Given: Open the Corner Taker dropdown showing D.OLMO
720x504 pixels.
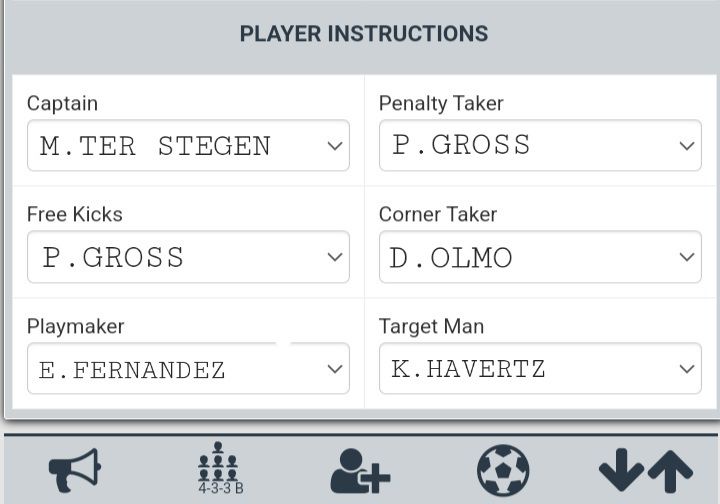Looking at the screenshot, I should tap(540, 257).
